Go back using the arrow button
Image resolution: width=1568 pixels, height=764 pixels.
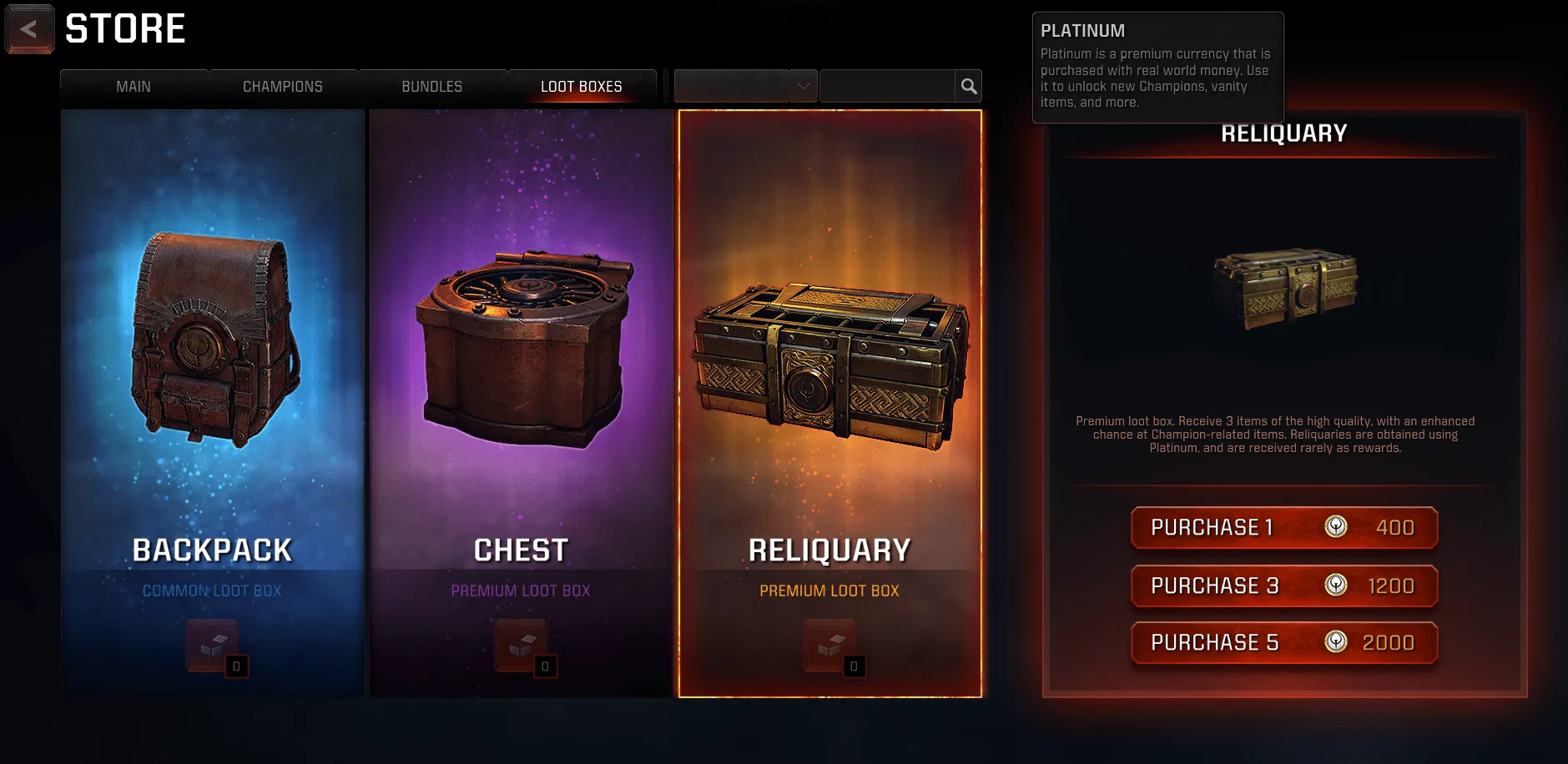[x=30, y=29]
